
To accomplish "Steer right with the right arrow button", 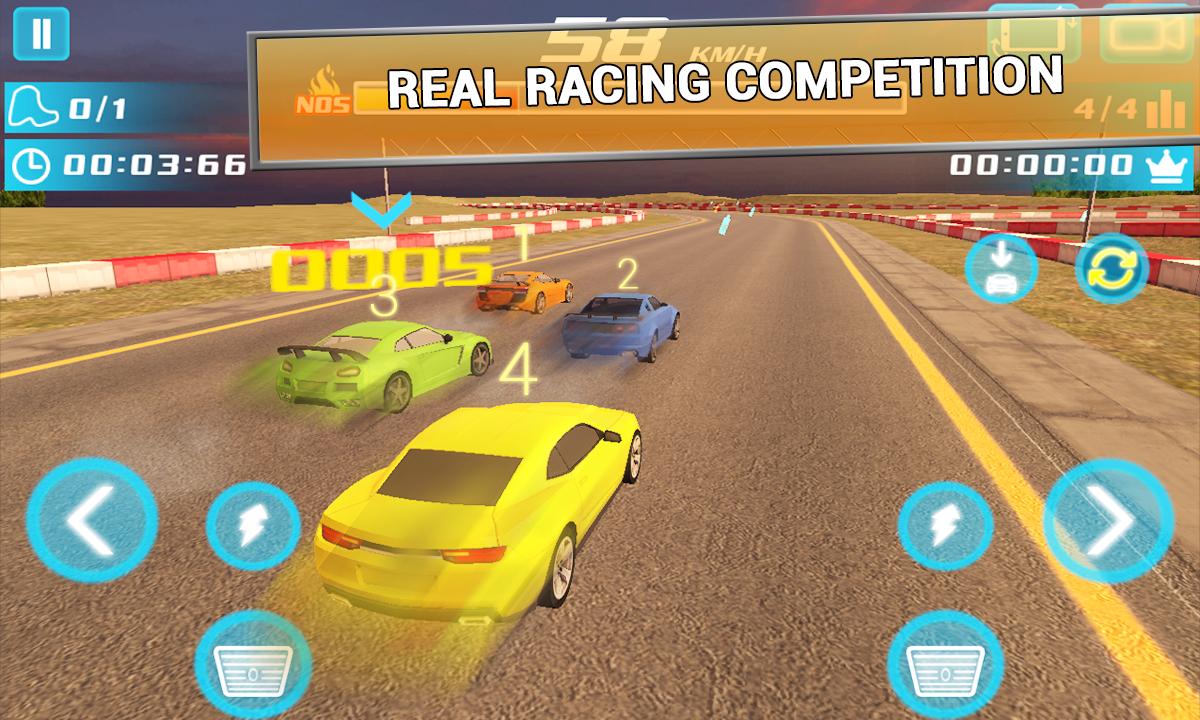I will (x=1107, y=518).
